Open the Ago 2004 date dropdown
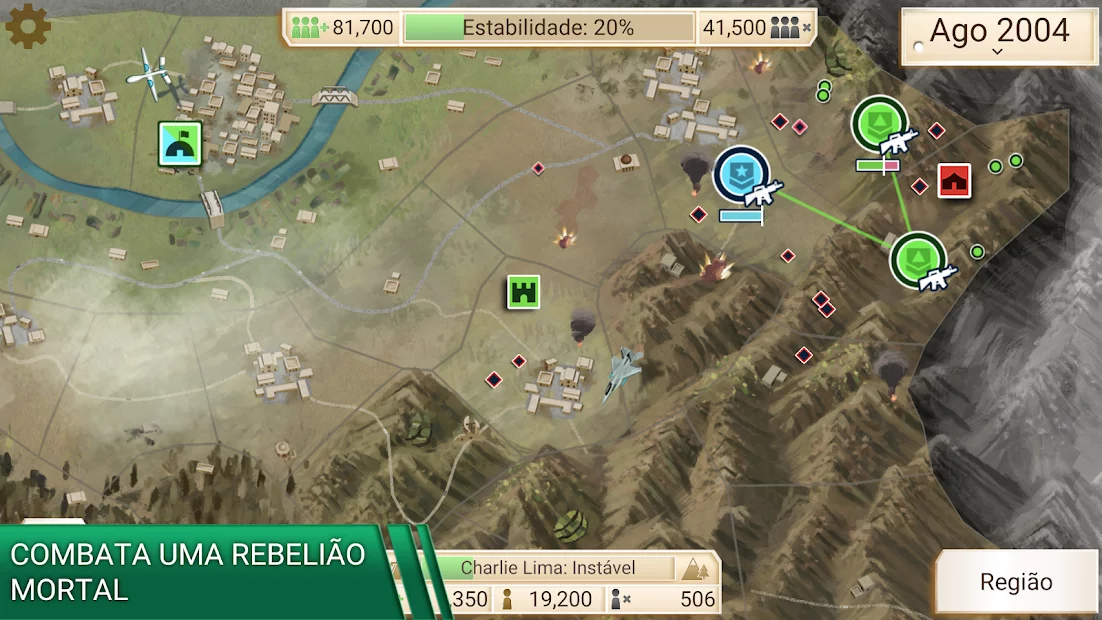Viewport: 1102px width, 620px height. (999, 36)
